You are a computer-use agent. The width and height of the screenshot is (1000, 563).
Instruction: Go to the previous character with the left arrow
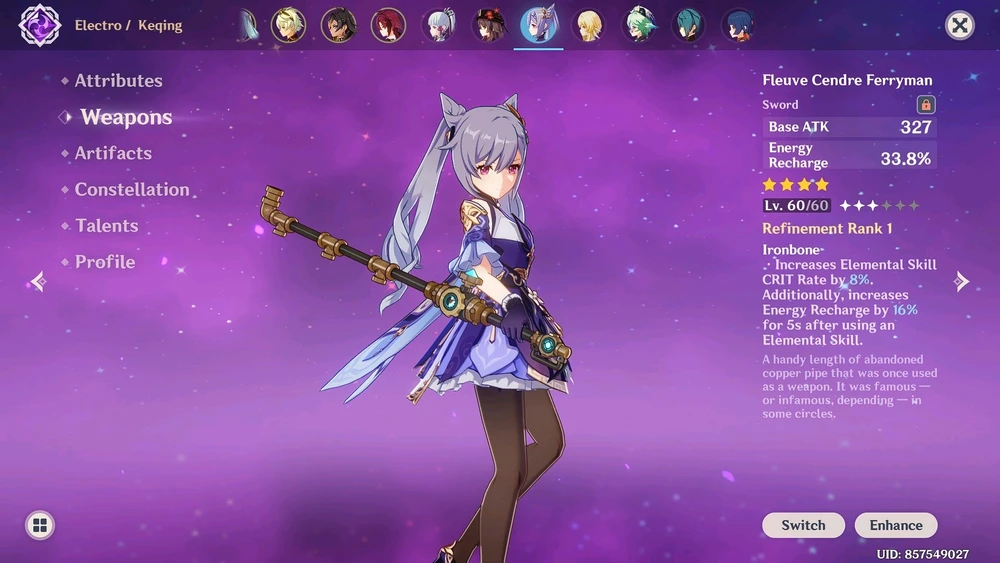click(x=38, y=282)
